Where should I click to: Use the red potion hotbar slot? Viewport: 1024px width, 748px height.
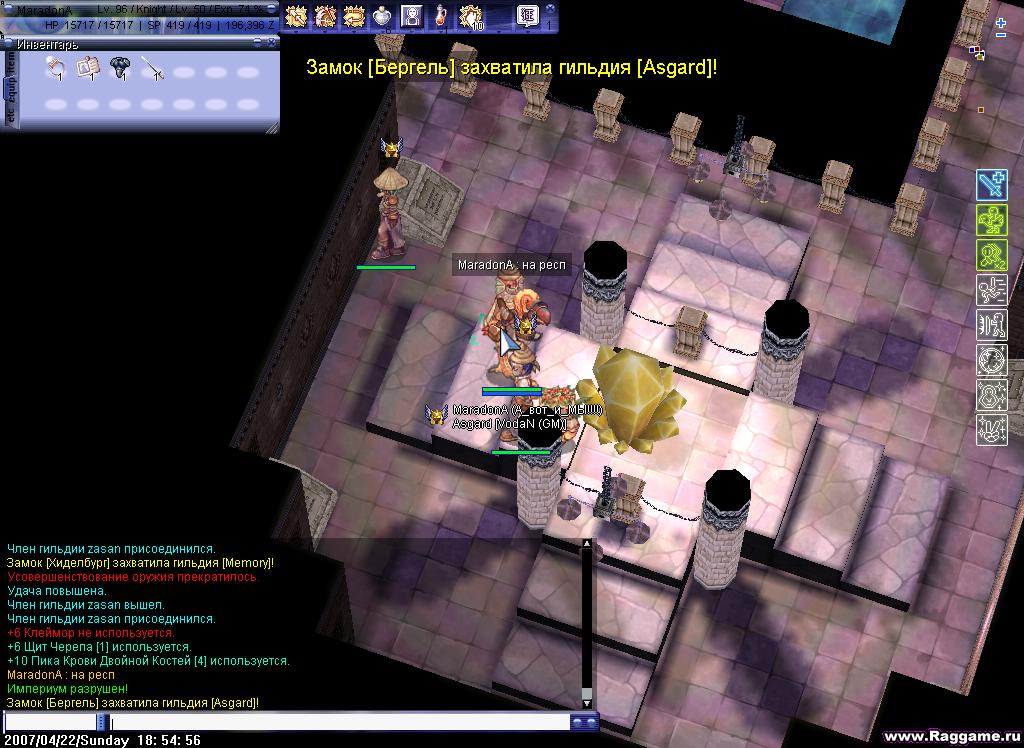pyautogui.click(x=440, y=16)
